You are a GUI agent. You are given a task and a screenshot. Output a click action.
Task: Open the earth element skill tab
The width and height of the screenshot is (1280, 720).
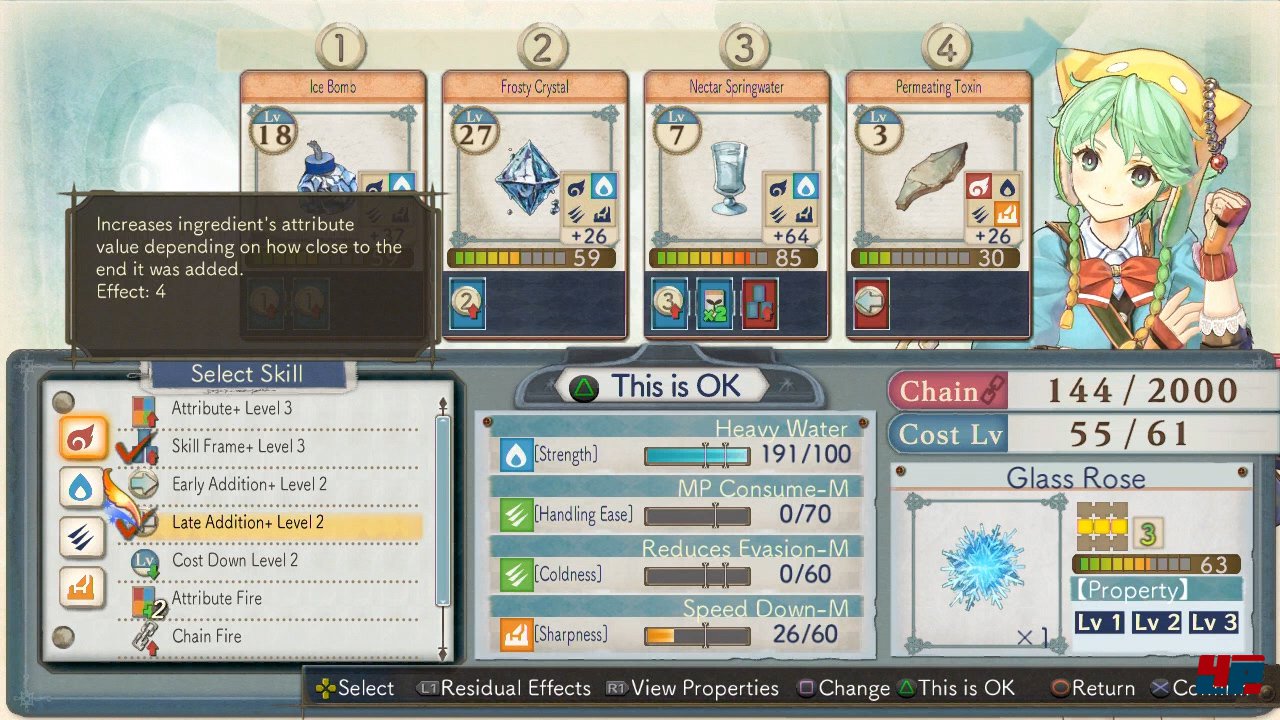82,587
